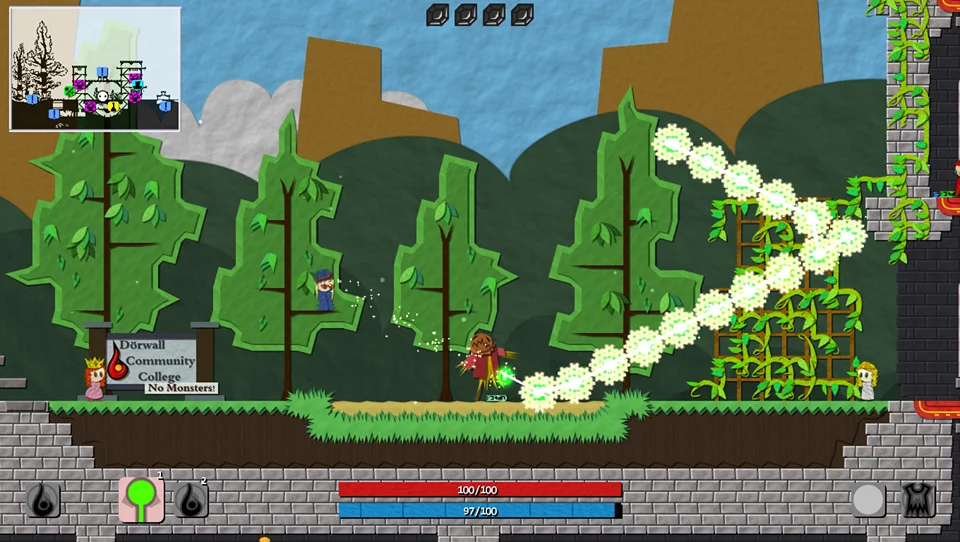Click the leftmost flame ability icon
The width and height of the screenshot is (960, 542).
point(43,500)
